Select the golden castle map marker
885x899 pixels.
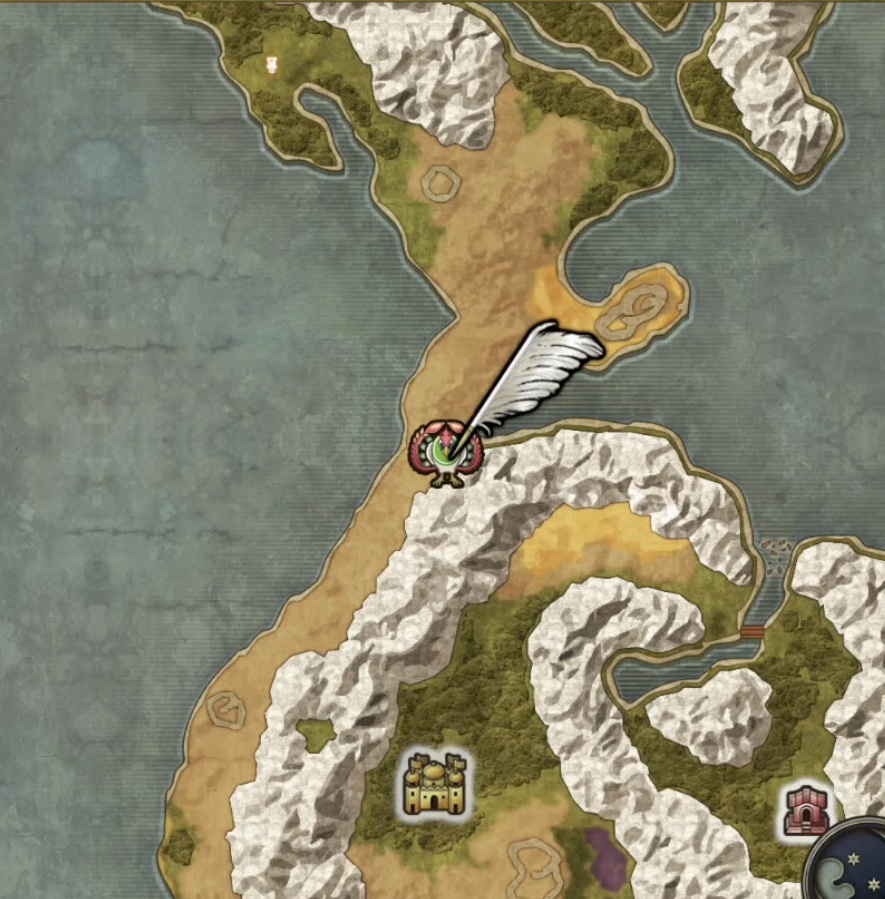pyautogui.click(x=435, y=783)
